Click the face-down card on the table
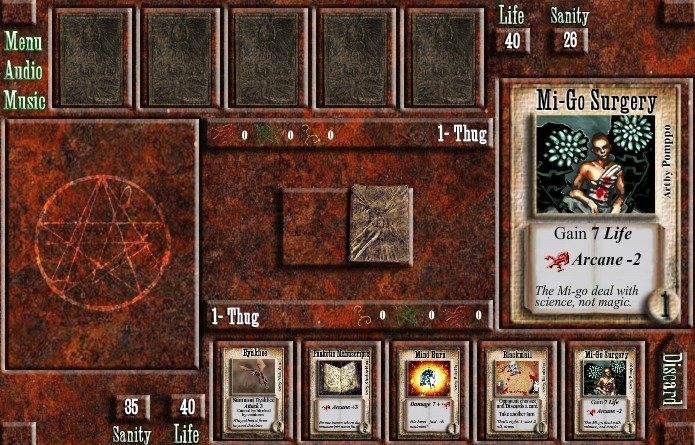 pos(380,223)
